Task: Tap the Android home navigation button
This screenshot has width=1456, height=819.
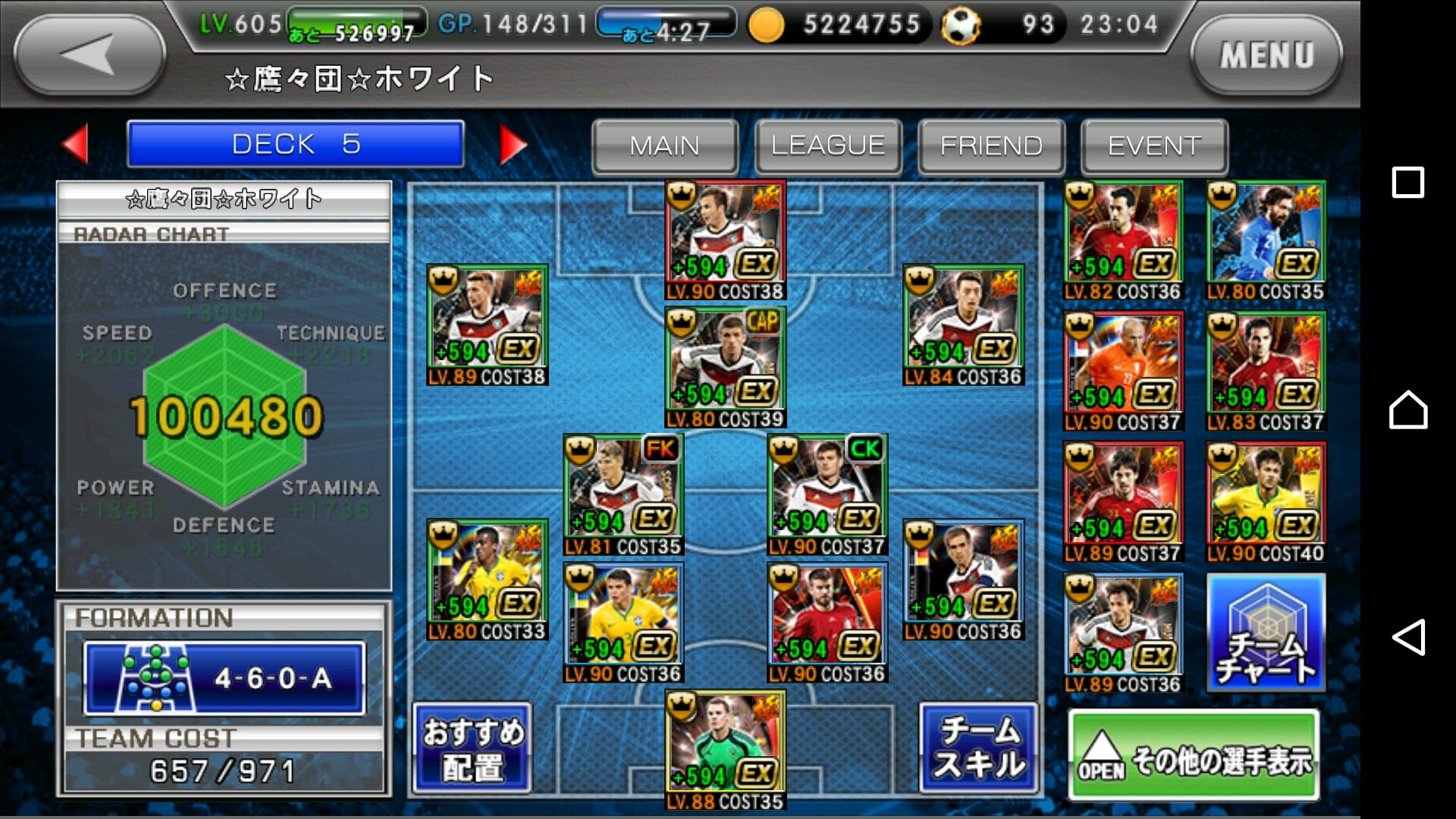Action: [x=1408, y=409]
